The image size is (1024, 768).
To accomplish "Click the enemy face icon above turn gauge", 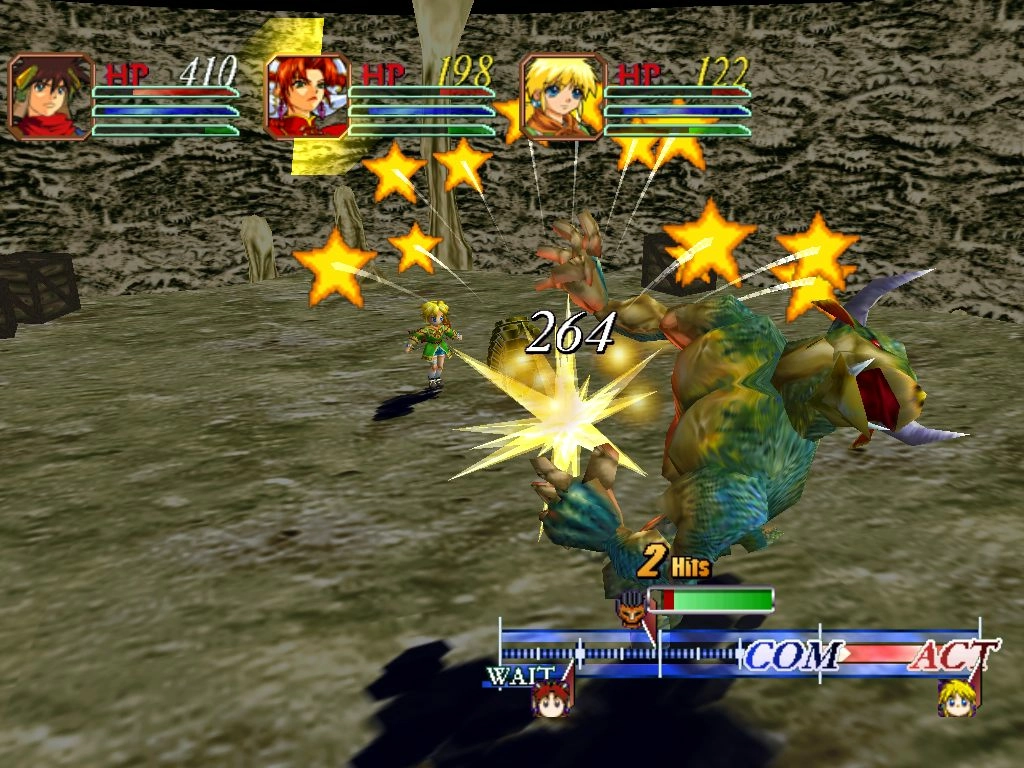I will pos(632,606).
